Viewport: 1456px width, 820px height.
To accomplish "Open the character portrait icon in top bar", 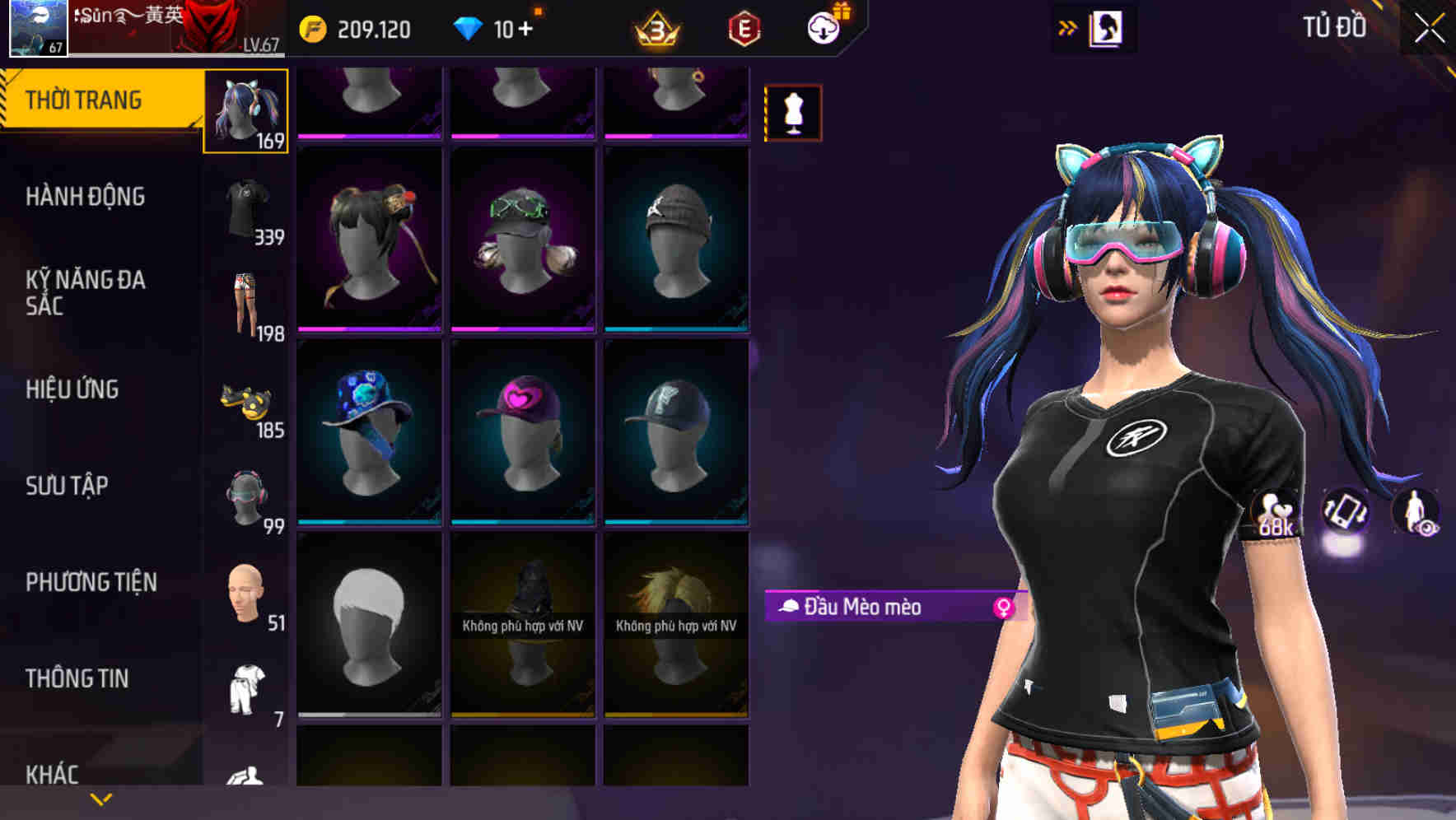I will coord(1108,26).
